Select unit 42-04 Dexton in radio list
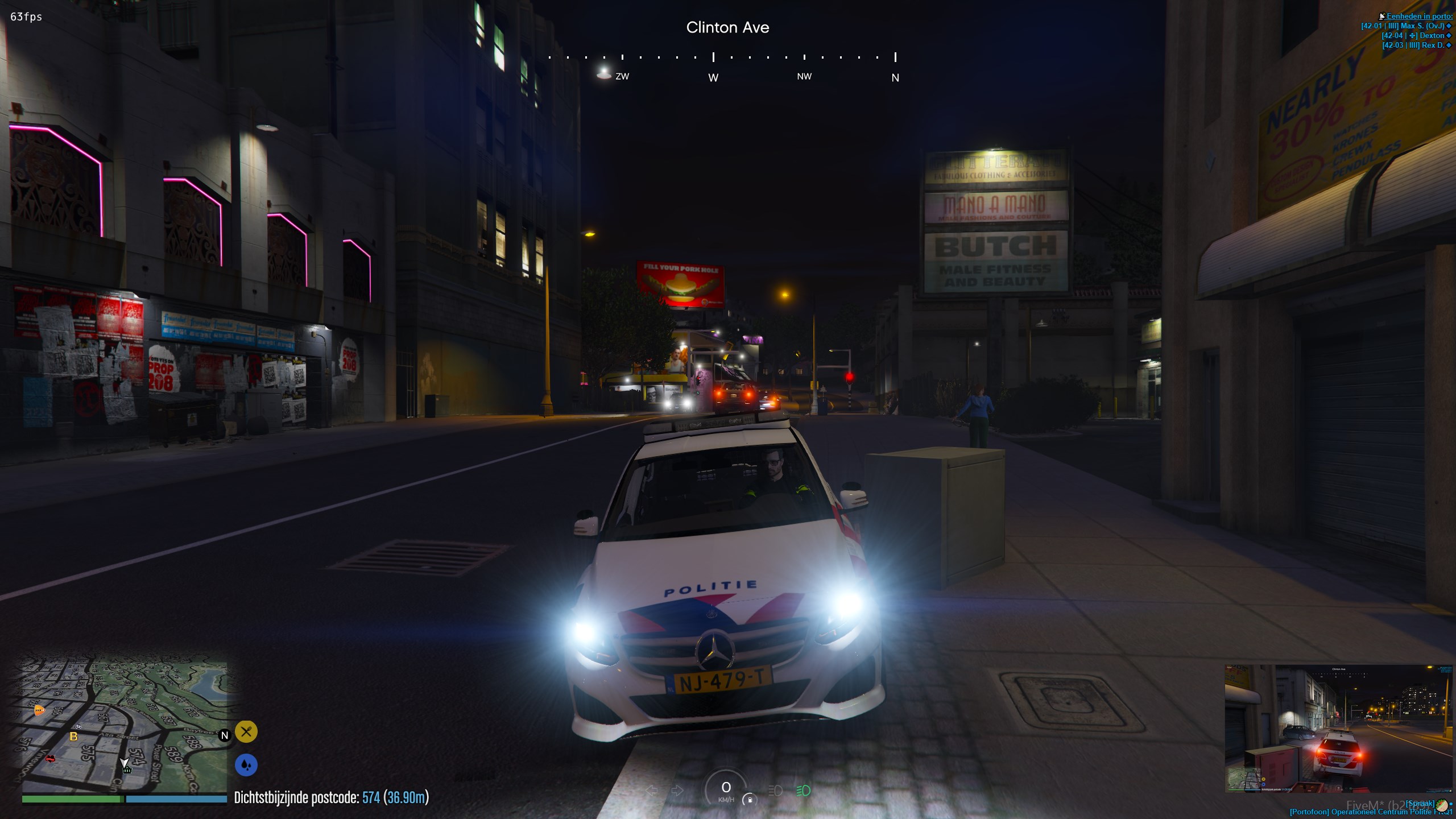The width and height of the screenshot is (1456, 819). (1417, 36)
